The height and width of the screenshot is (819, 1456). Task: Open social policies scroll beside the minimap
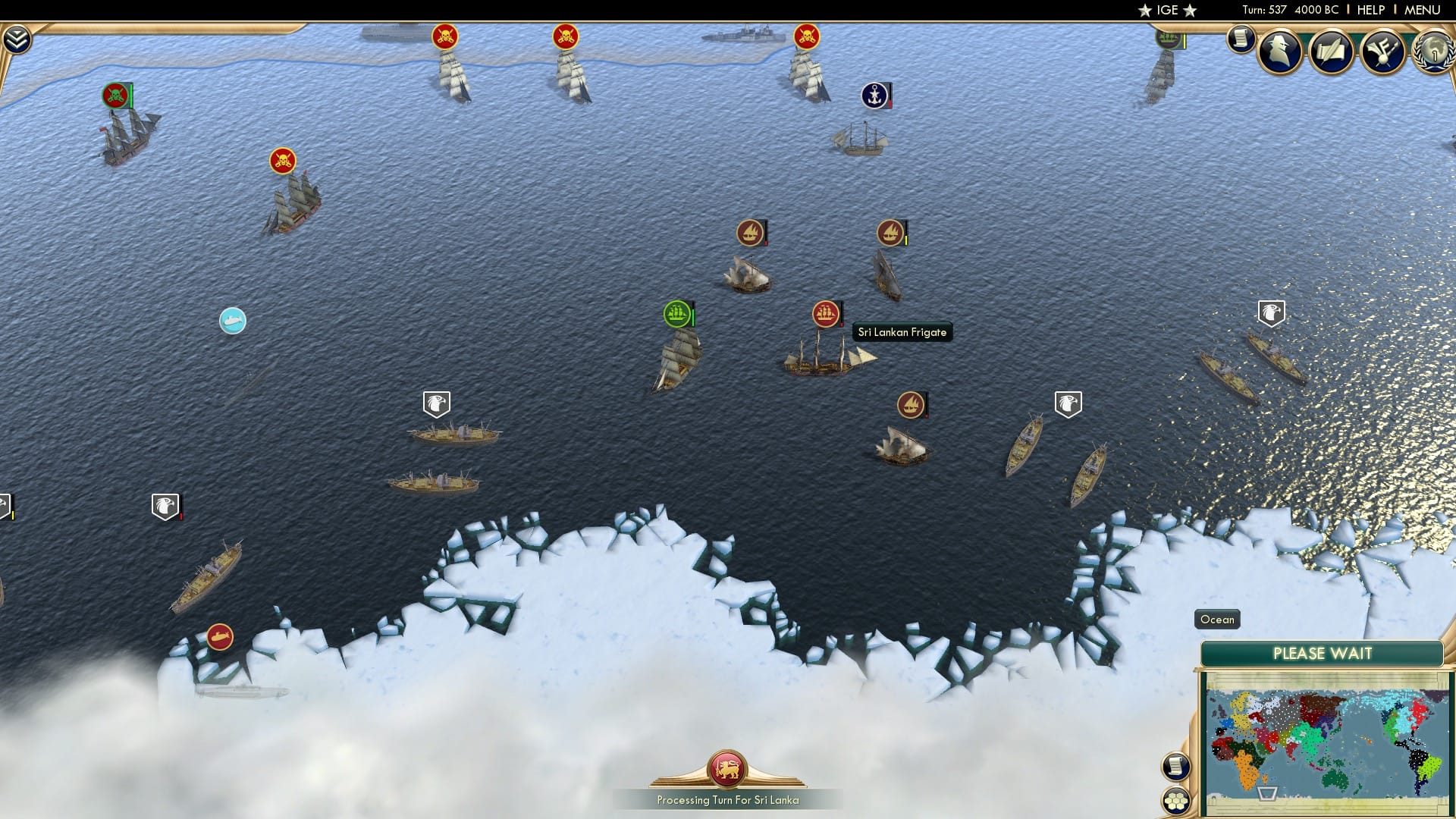[1175, 764]
